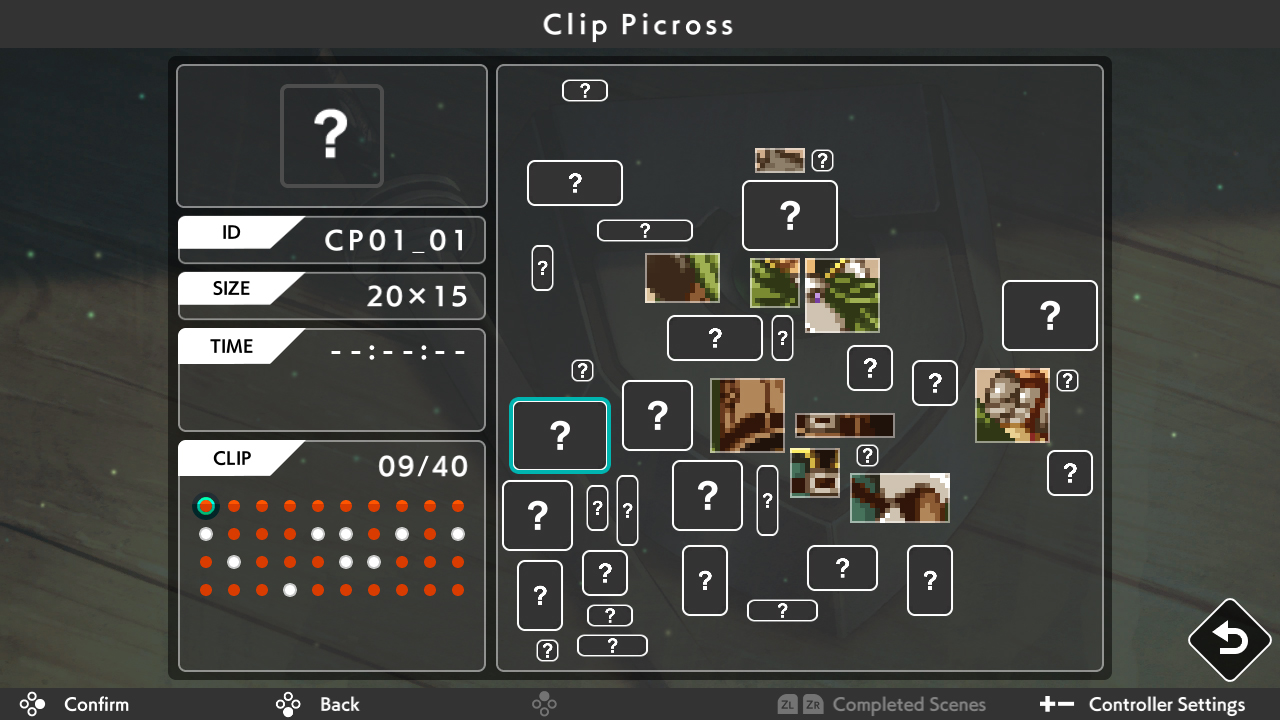Click the Confirm label
Screen dimensions: 1280x720
(x=96, y=704)
